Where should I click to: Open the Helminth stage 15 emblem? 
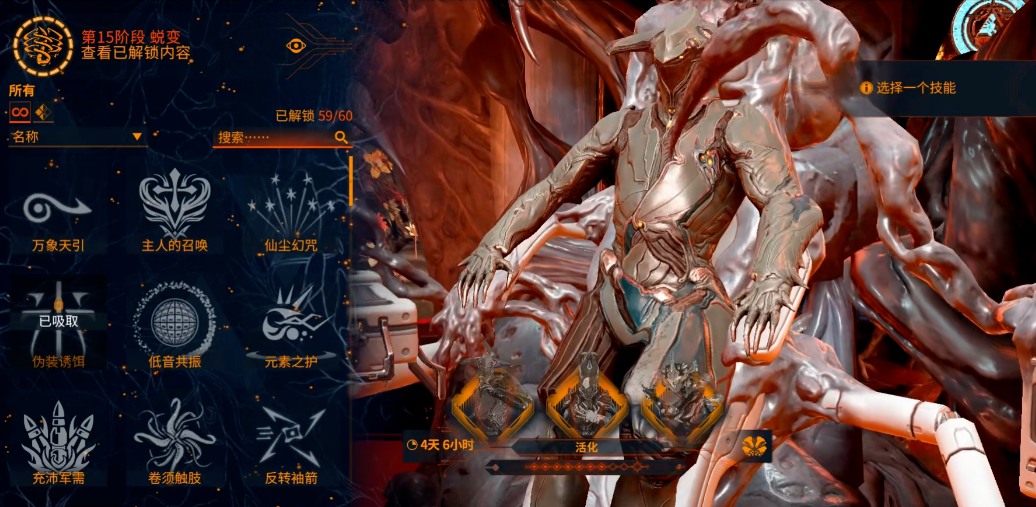[43, 44]
